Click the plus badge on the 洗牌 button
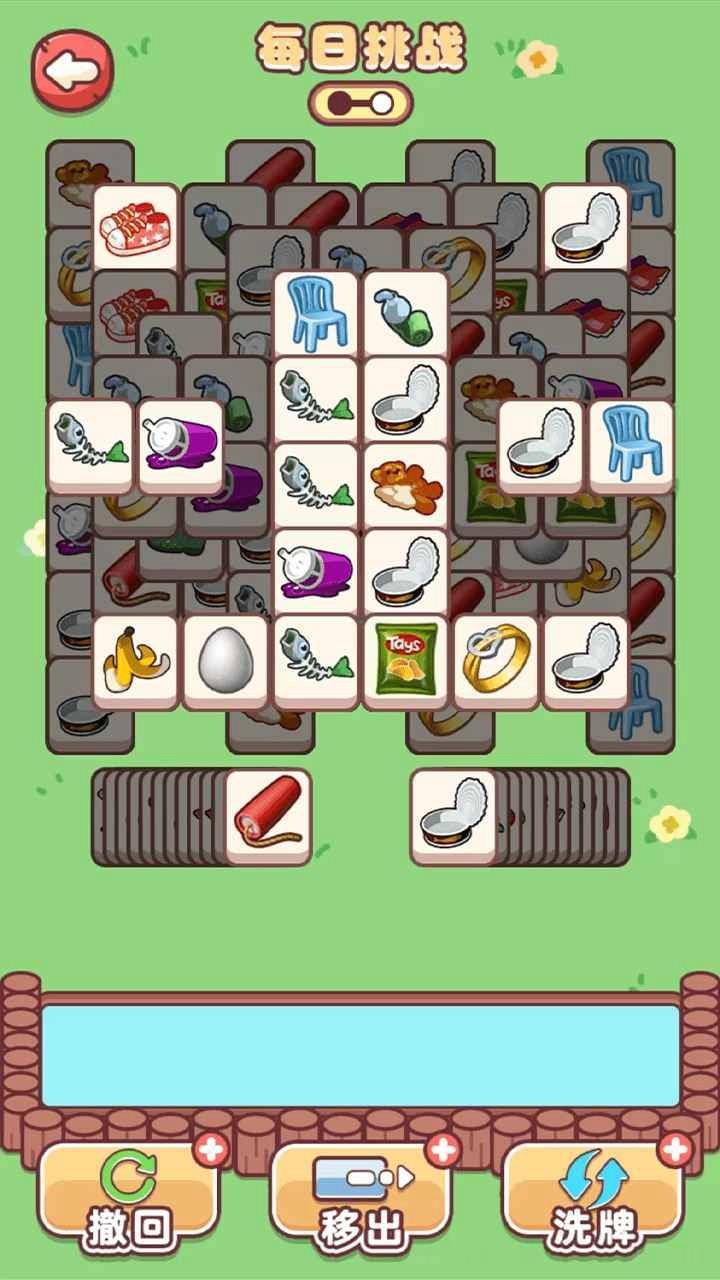 [x=676, y=1150]
